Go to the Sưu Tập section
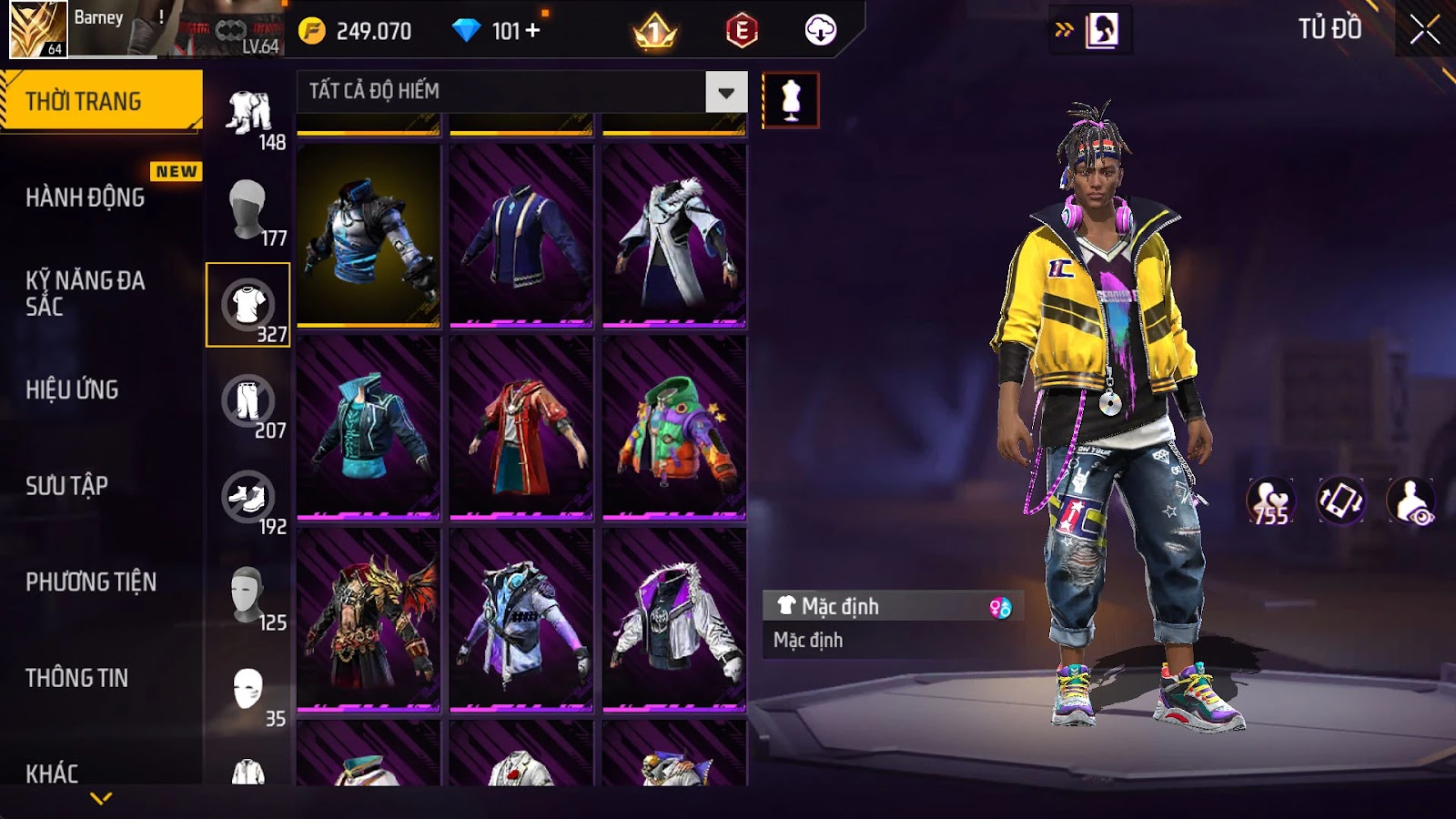This screenshot has width=1456, height=819. pos(67,486)
